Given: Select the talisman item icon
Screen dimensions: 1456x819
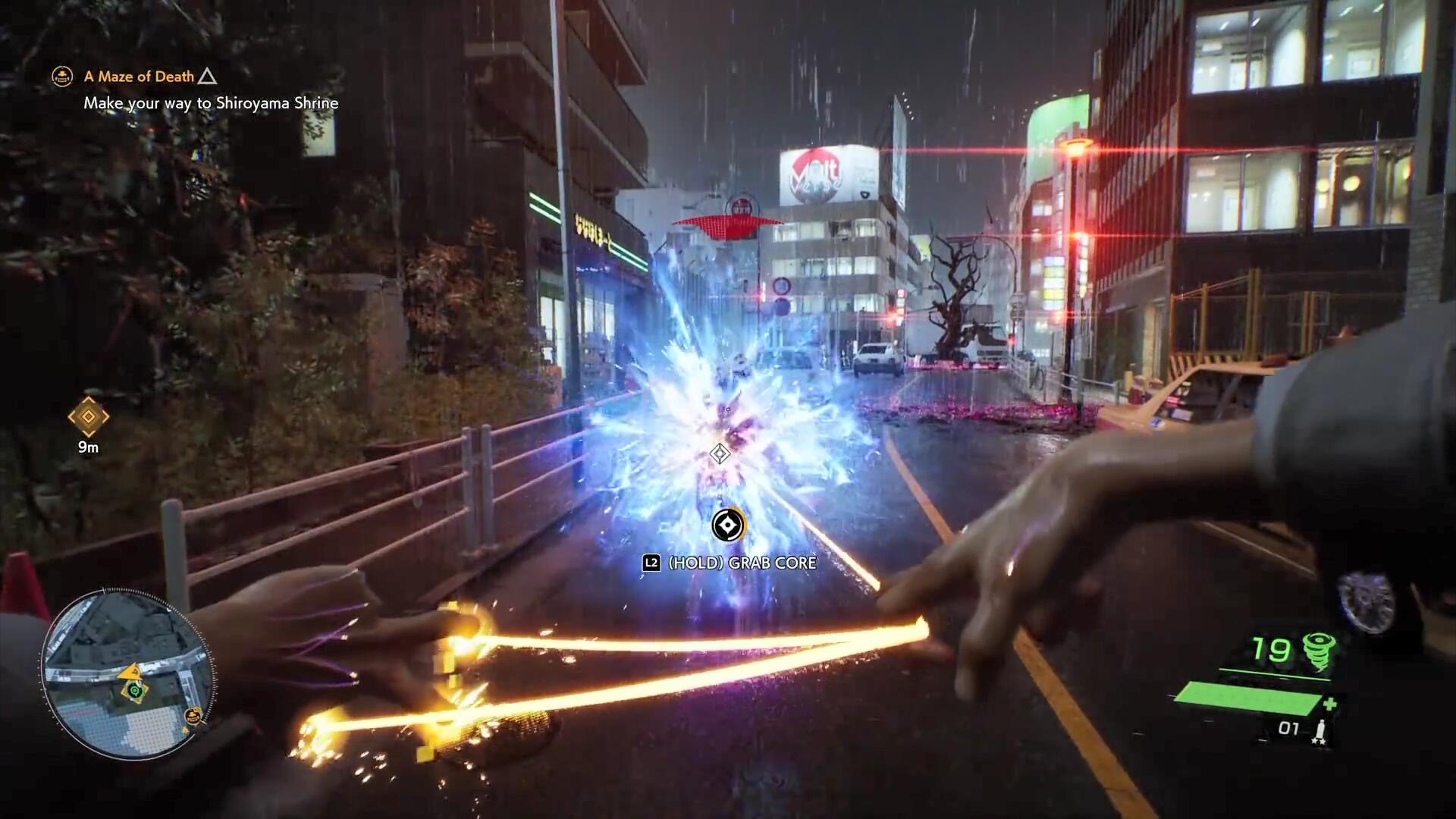Looking at the screenshot, I should (1319, 731).
